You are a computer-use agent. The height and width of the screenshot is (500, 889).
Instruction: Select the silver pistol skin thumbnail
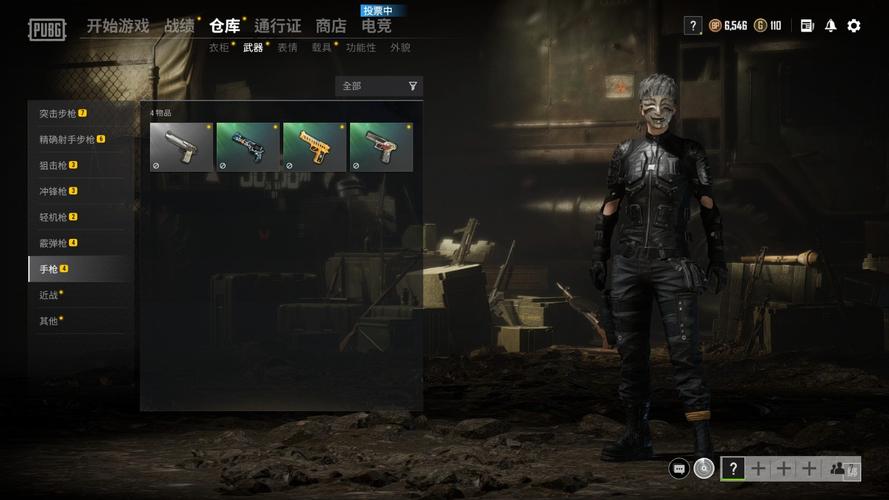click(x=181, y=147)
